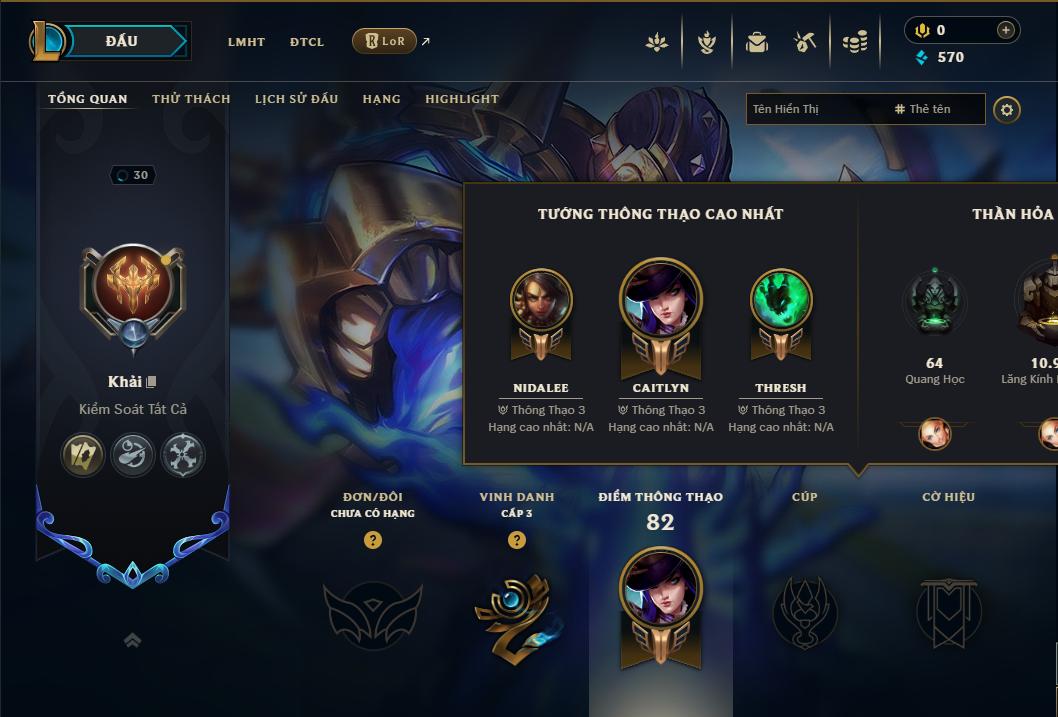Screen dimensions: 1058x717
Task: Open the coin stack store icon
Action: coord(854,42)
